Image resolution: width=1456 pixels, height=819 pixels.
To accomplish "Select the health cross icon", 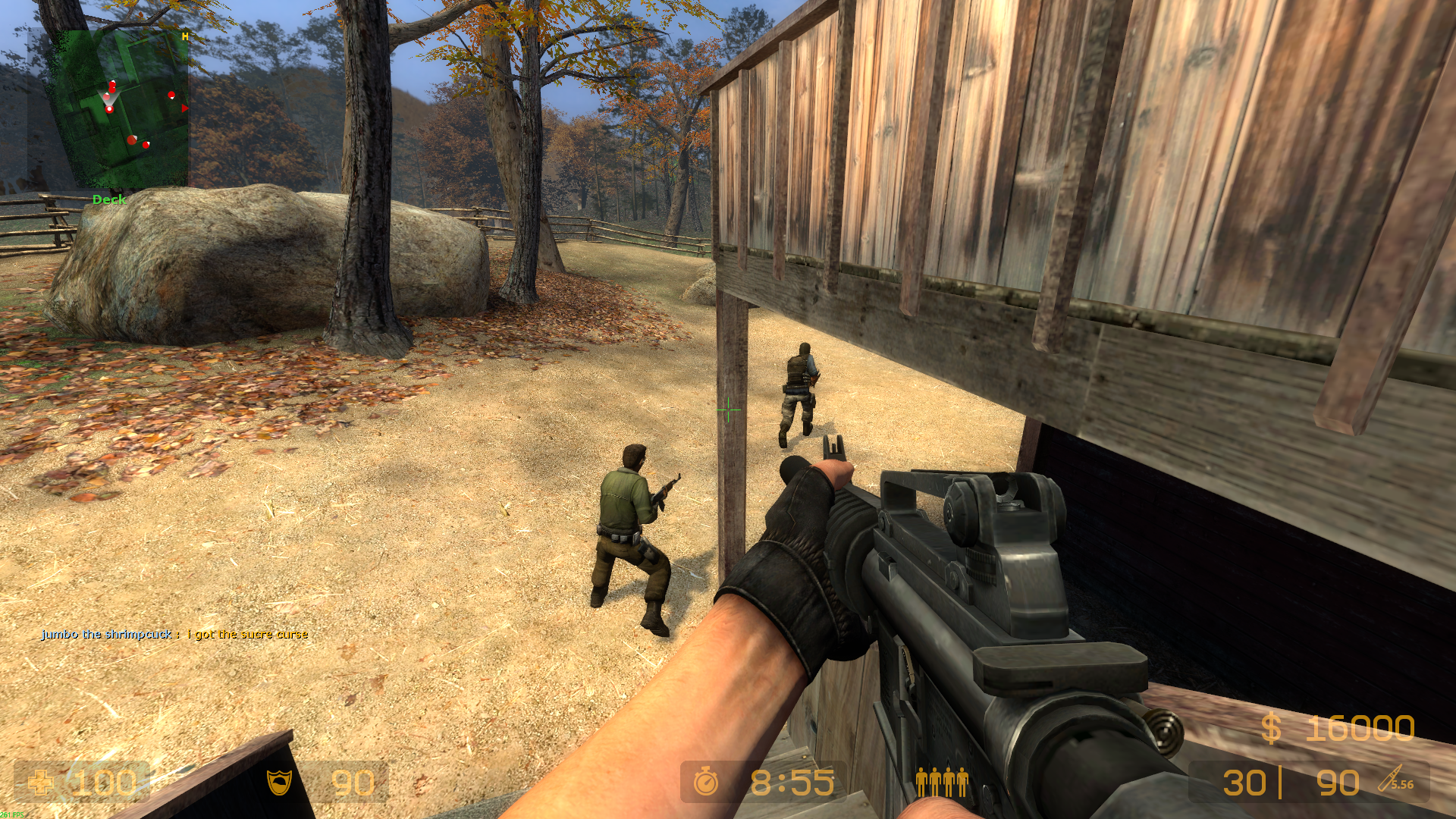I will point(40,783).
